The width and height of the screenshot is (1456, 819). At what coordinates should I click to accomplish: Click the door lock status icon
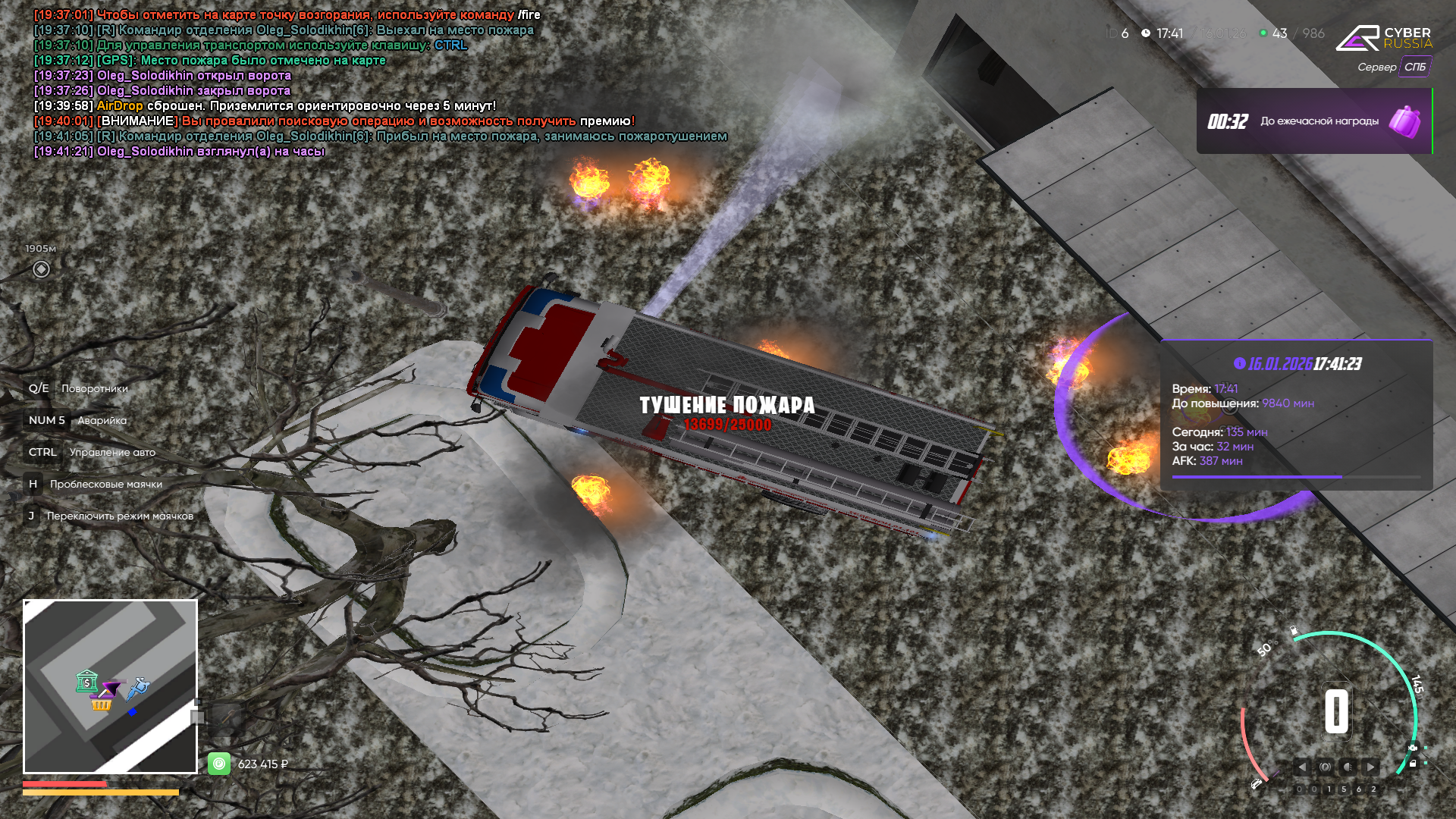click(x=1413, y=764)
